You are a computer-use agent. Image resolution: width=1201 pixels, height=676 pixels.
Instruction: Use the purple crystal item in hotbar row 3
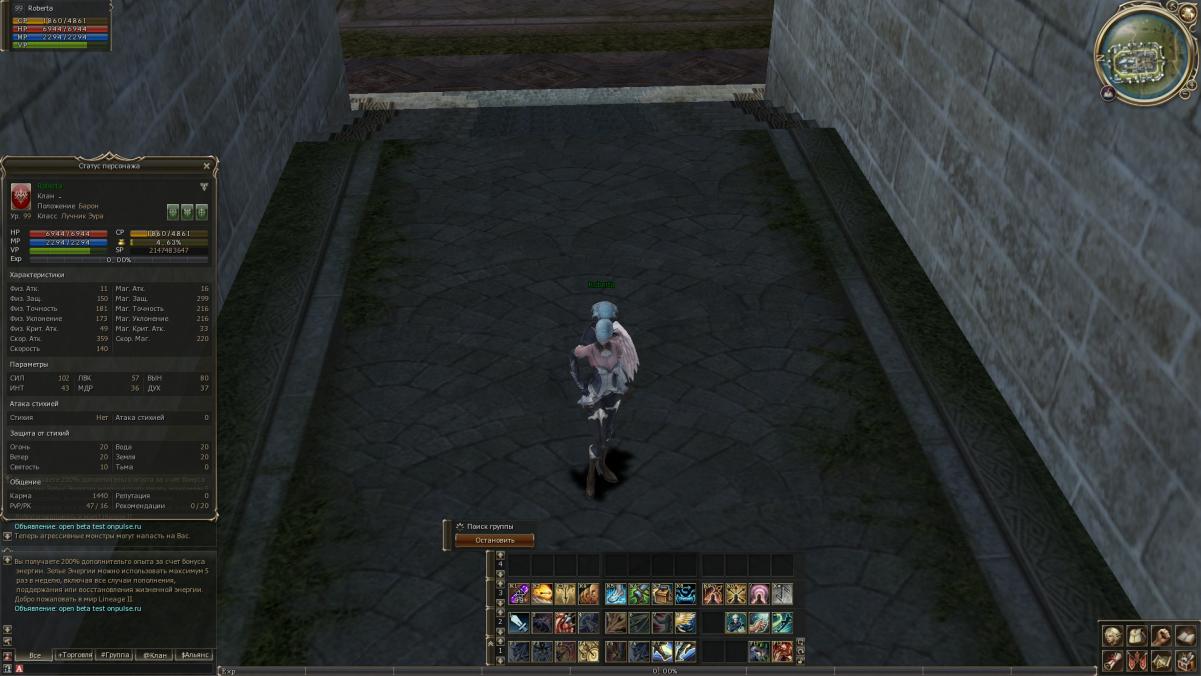(x=519, y=594)
